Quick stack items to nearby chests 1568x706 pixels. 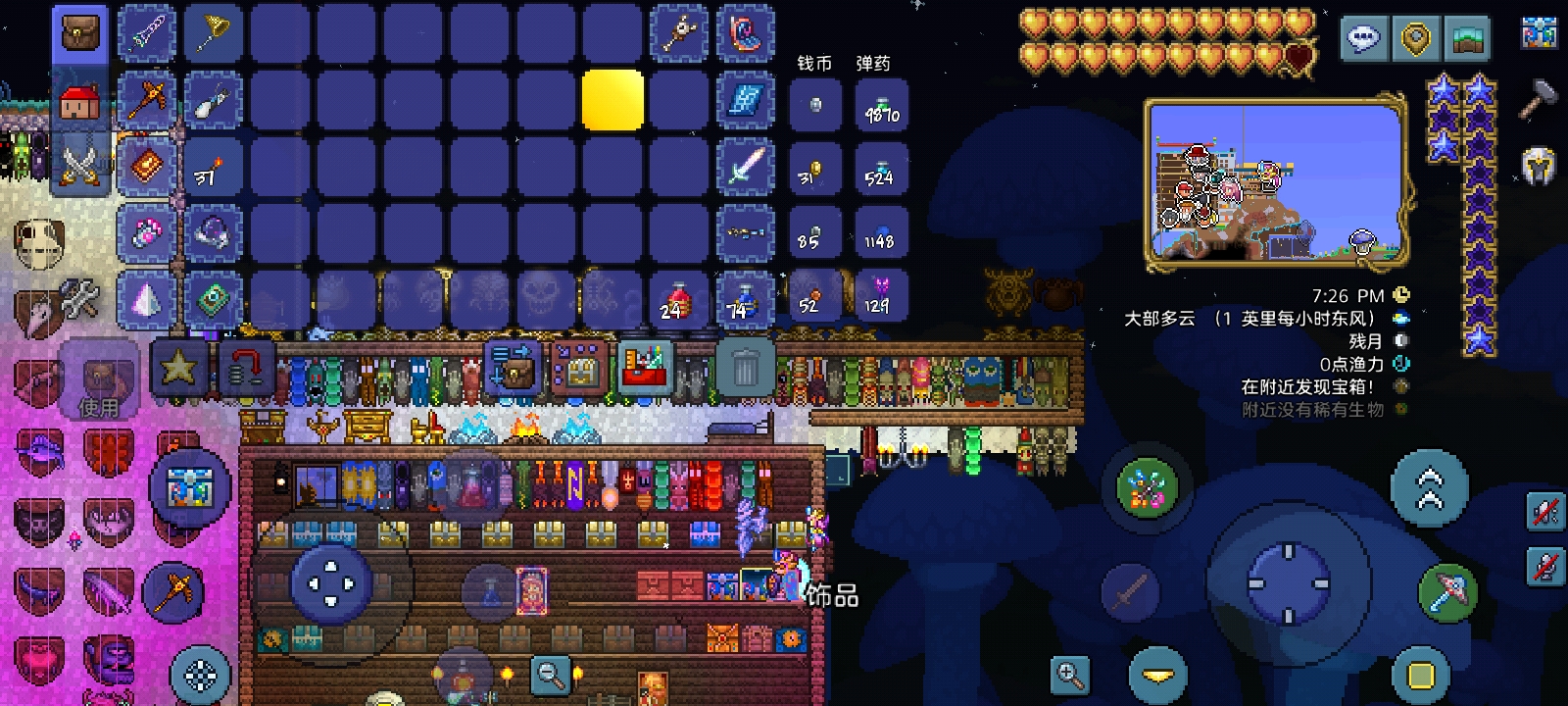pos(512,368)
